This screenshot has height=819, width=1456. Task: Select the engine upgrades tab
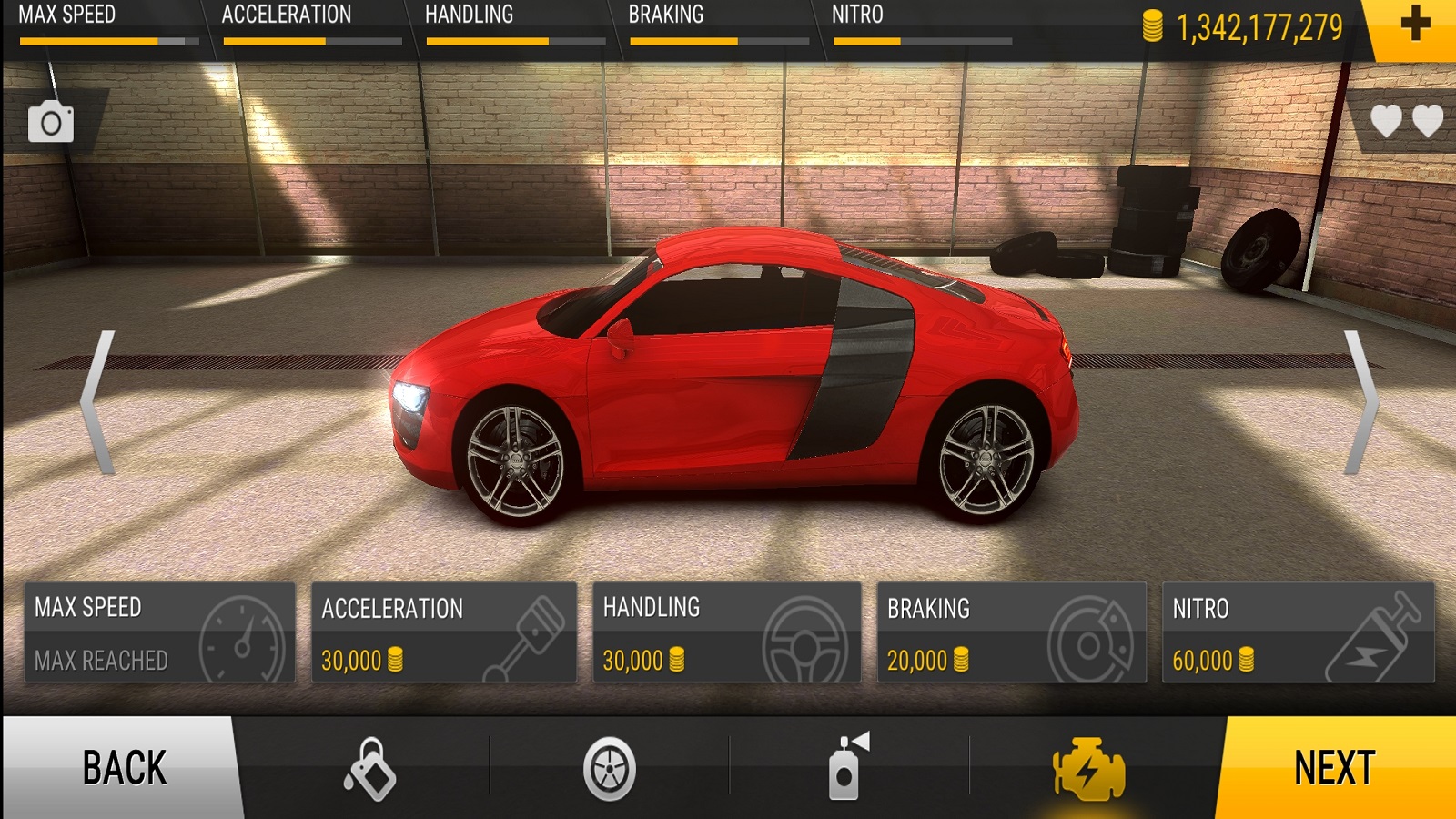tap(1088, 769)
